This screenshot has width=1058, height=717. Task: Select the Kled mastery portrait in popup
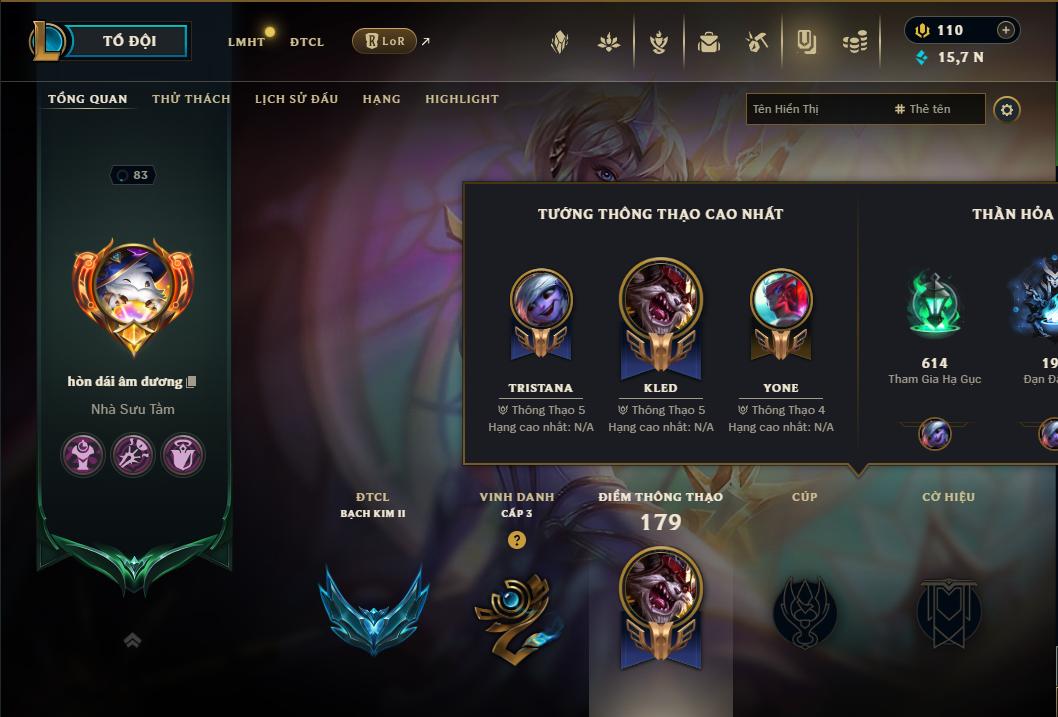pyautogui.click(x=660, y=303)
